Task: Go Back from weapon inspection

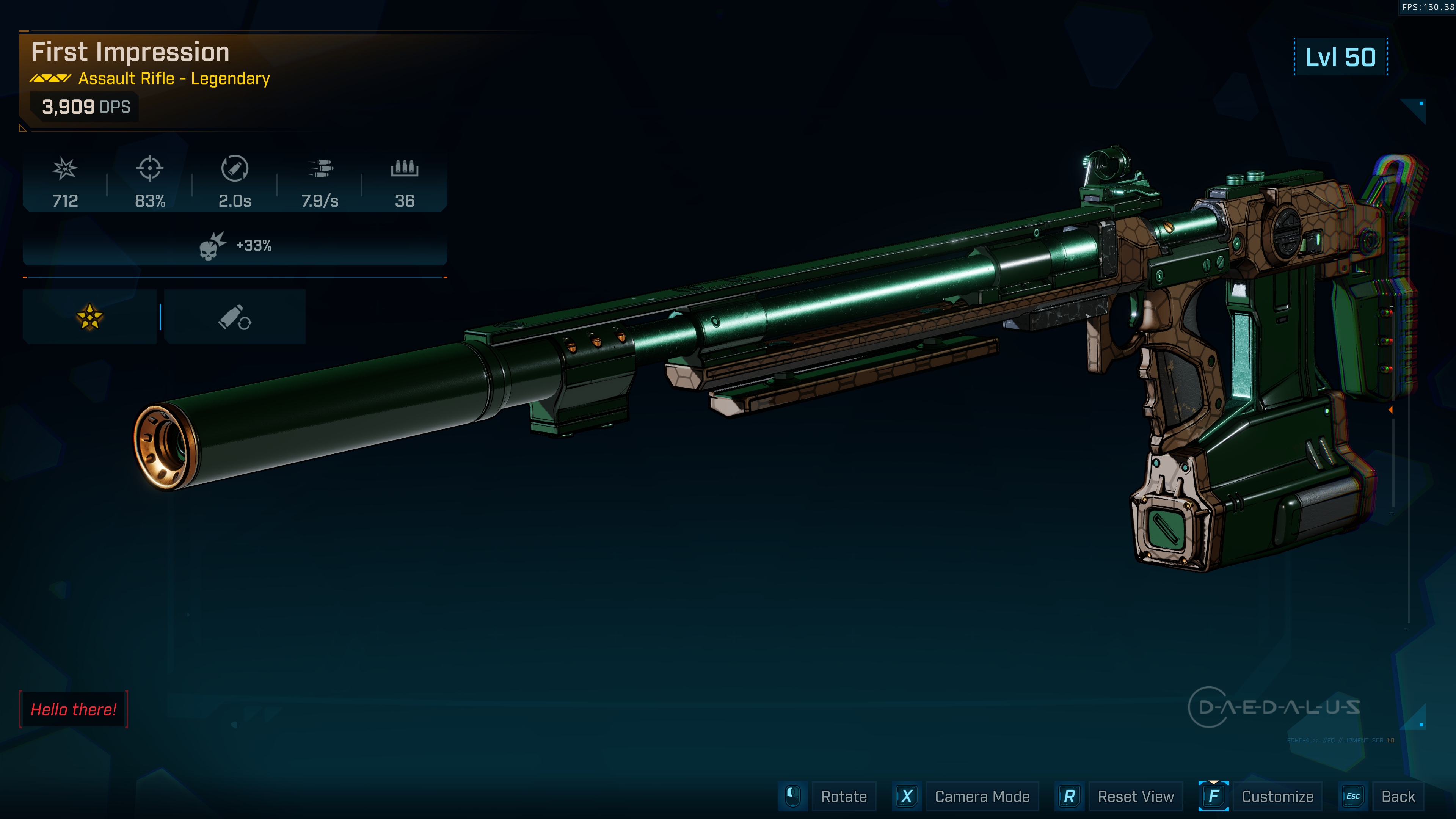Action: click(x=1397, y=796)
